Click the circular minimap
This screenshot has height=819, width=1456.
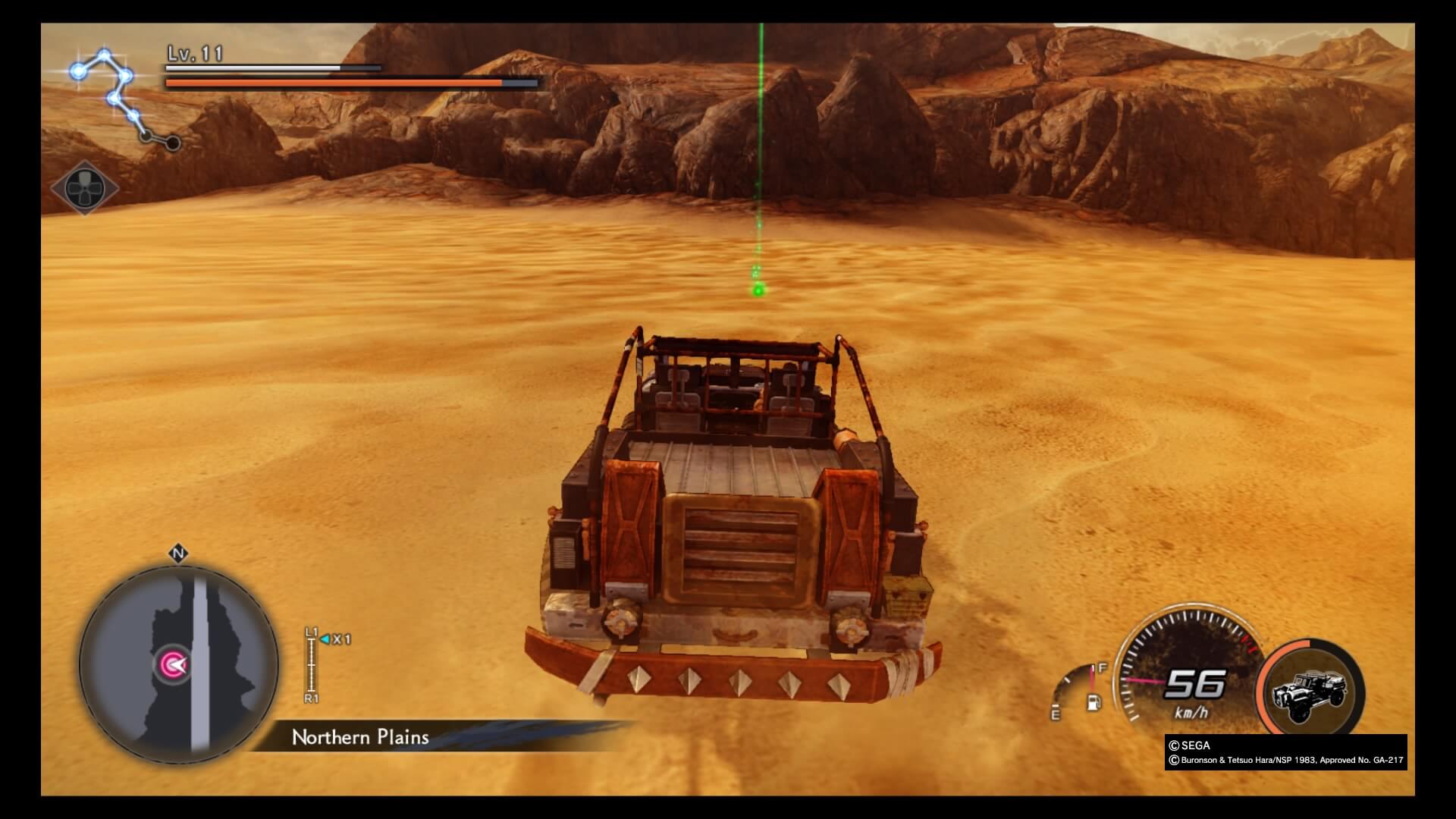pos(179,664)
